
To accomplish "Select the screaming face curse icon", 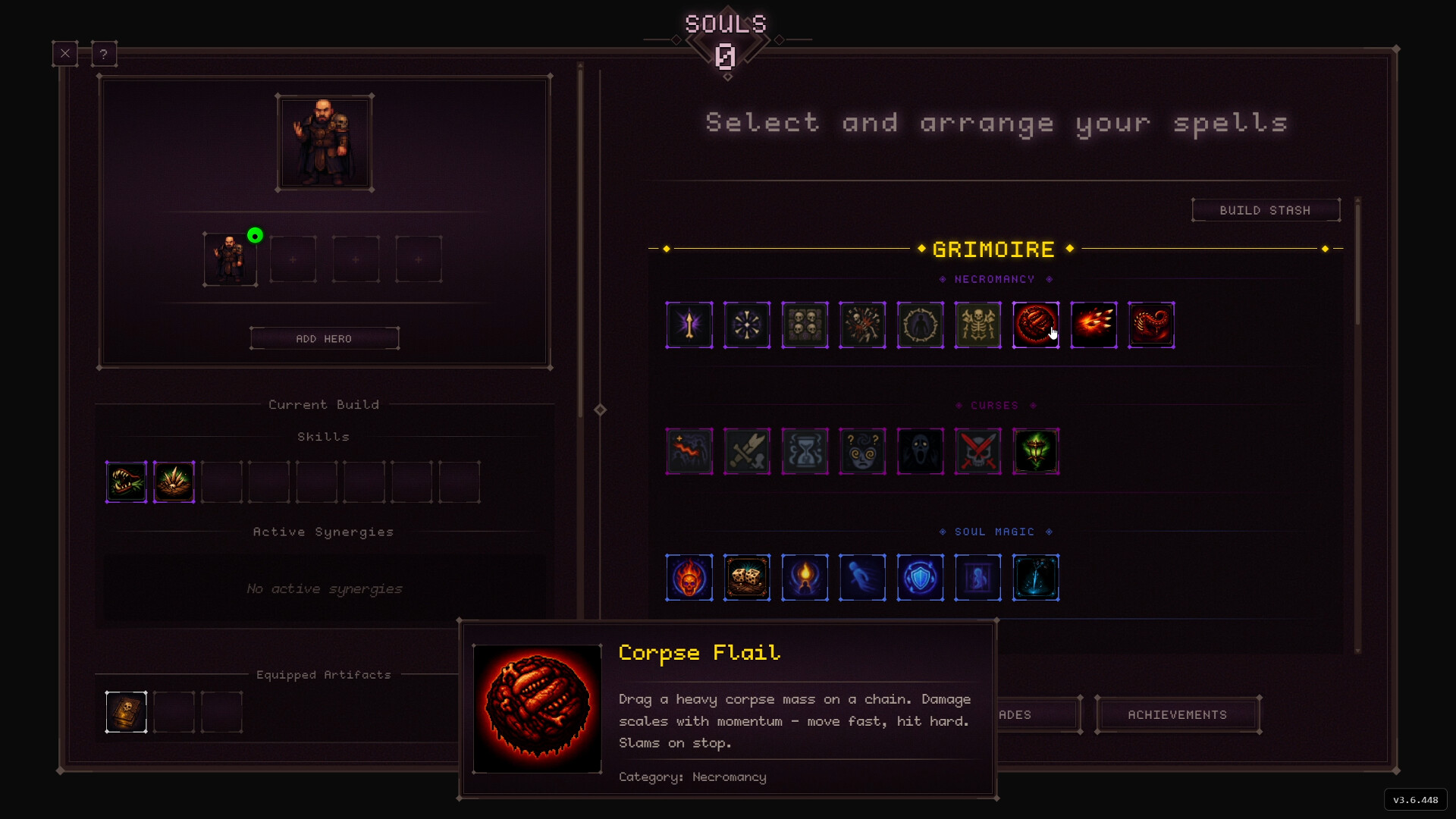I will tap(920, 450).
